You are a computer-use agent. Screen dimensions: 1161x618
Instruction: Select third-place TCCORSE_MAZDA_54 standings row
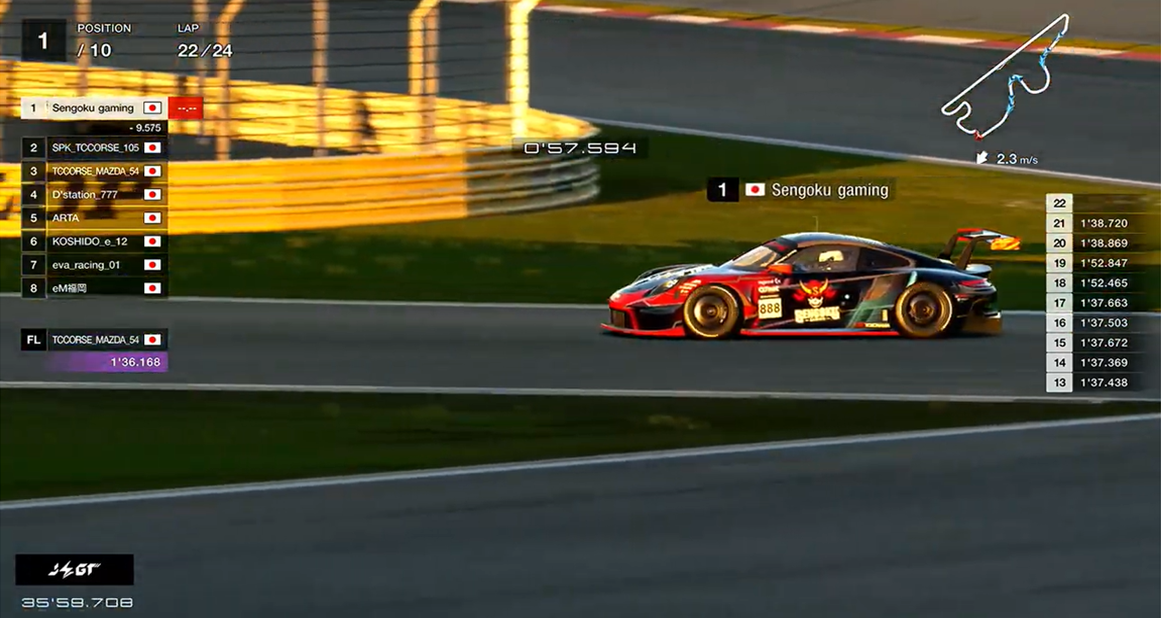click(95, 171)
